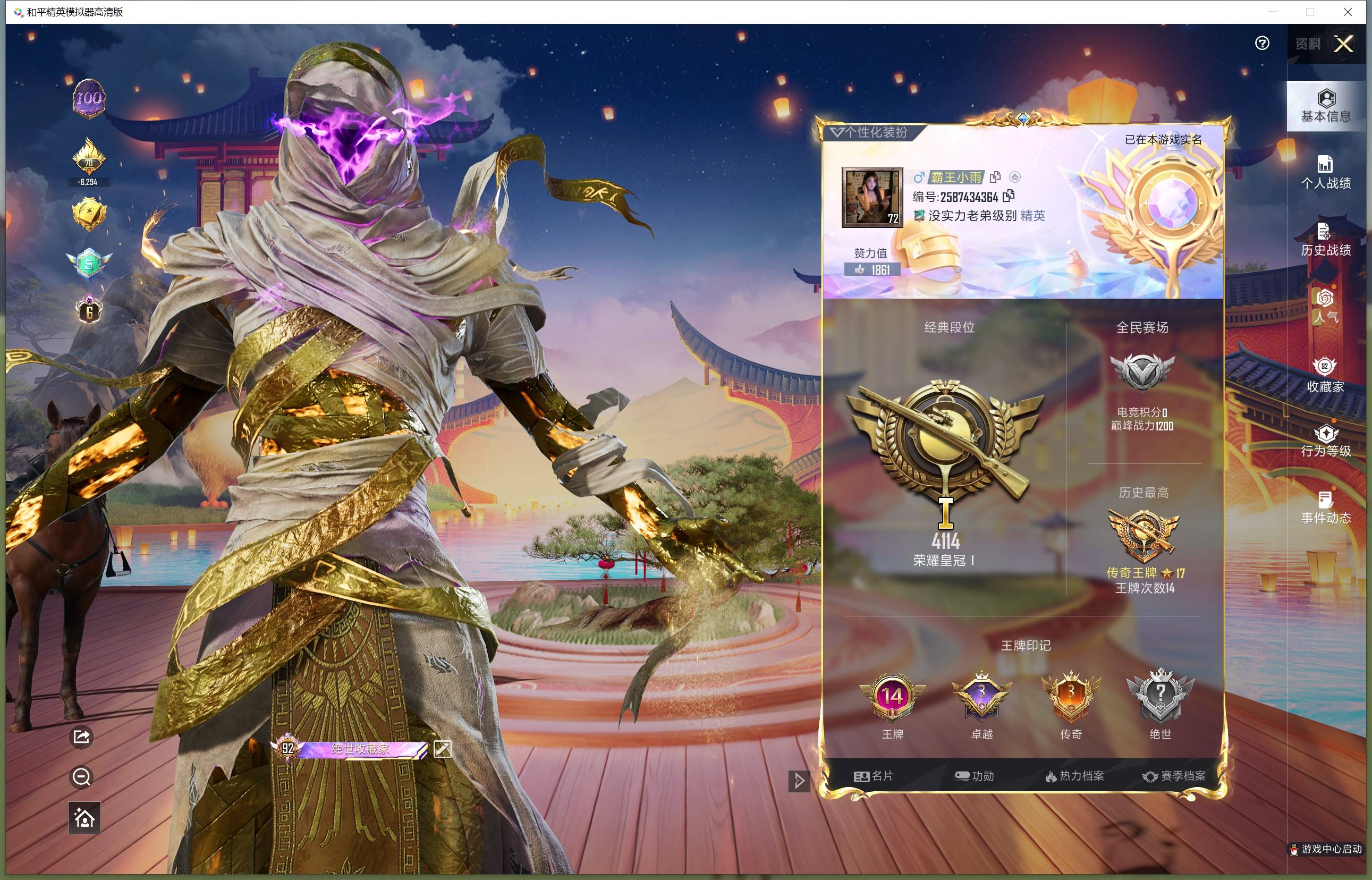Open the 收藏家 tab
Image resolution: width=1372 pixels, height=880 pixels.
1326,375
